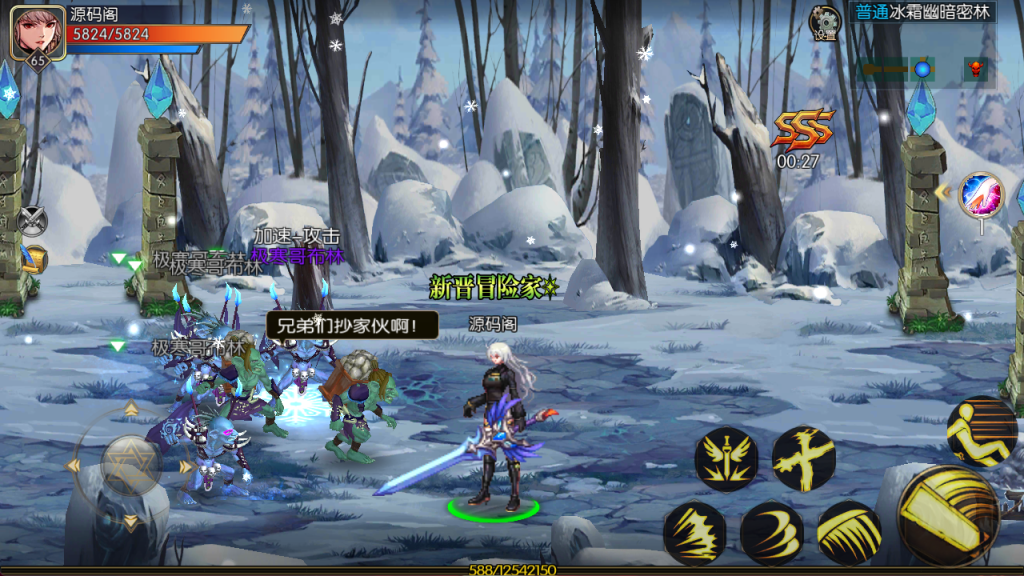This screenshot has width=1024, height=576.
Task: Trigger the jagged burst skill
Action: coord(694,532)
